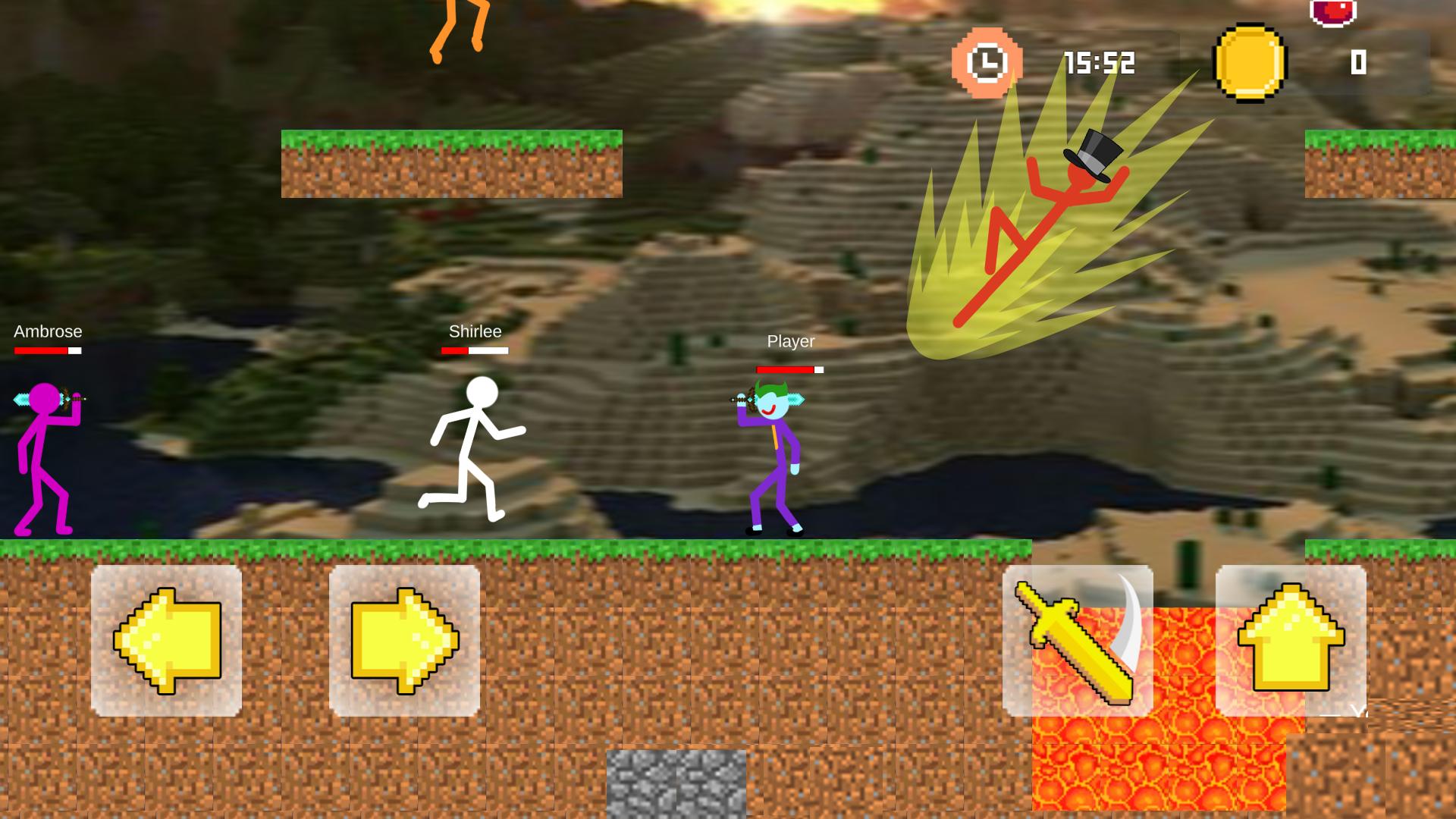This screenshot has height=819, width=1456.
Task: Click the name label Shirlee
Action: pyautogui.click(x=474, y=331)
